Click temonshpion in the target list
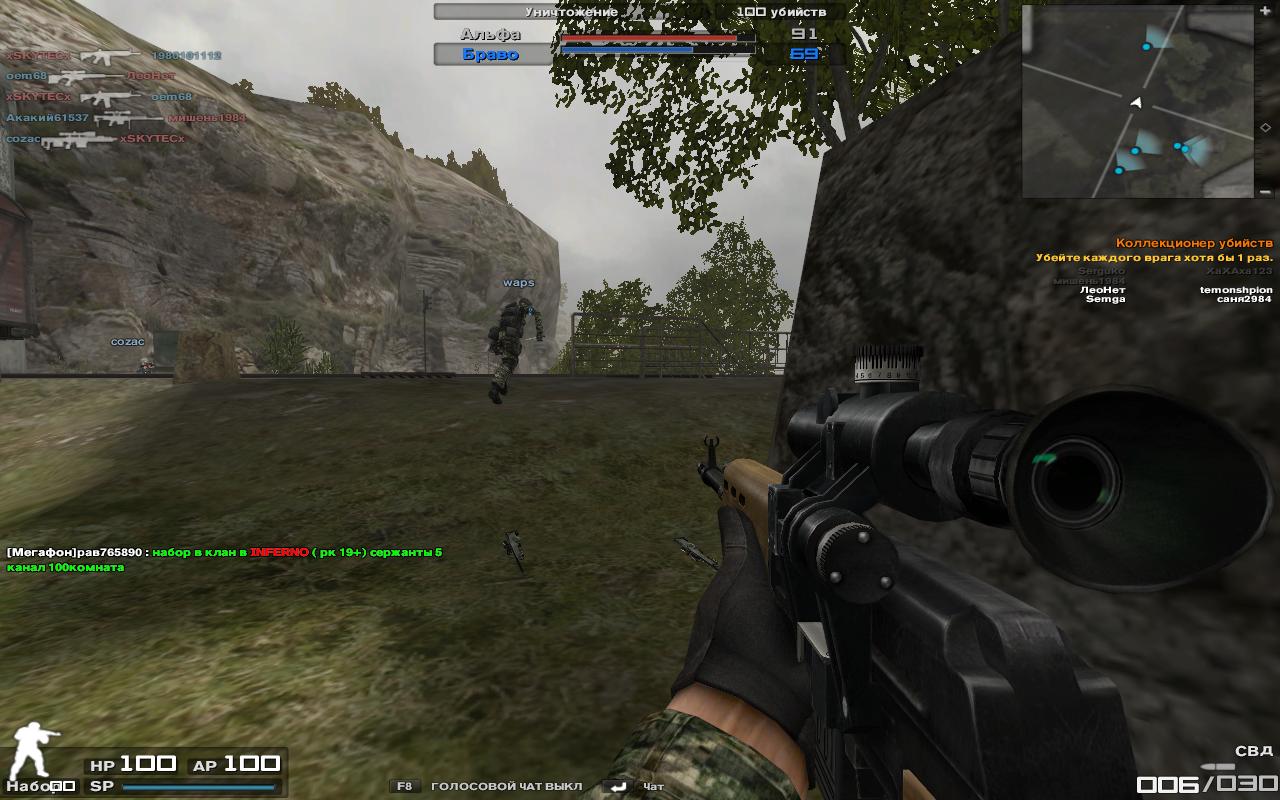Viewport: 1280px width, 800px height. click(x=1236, y=289)
